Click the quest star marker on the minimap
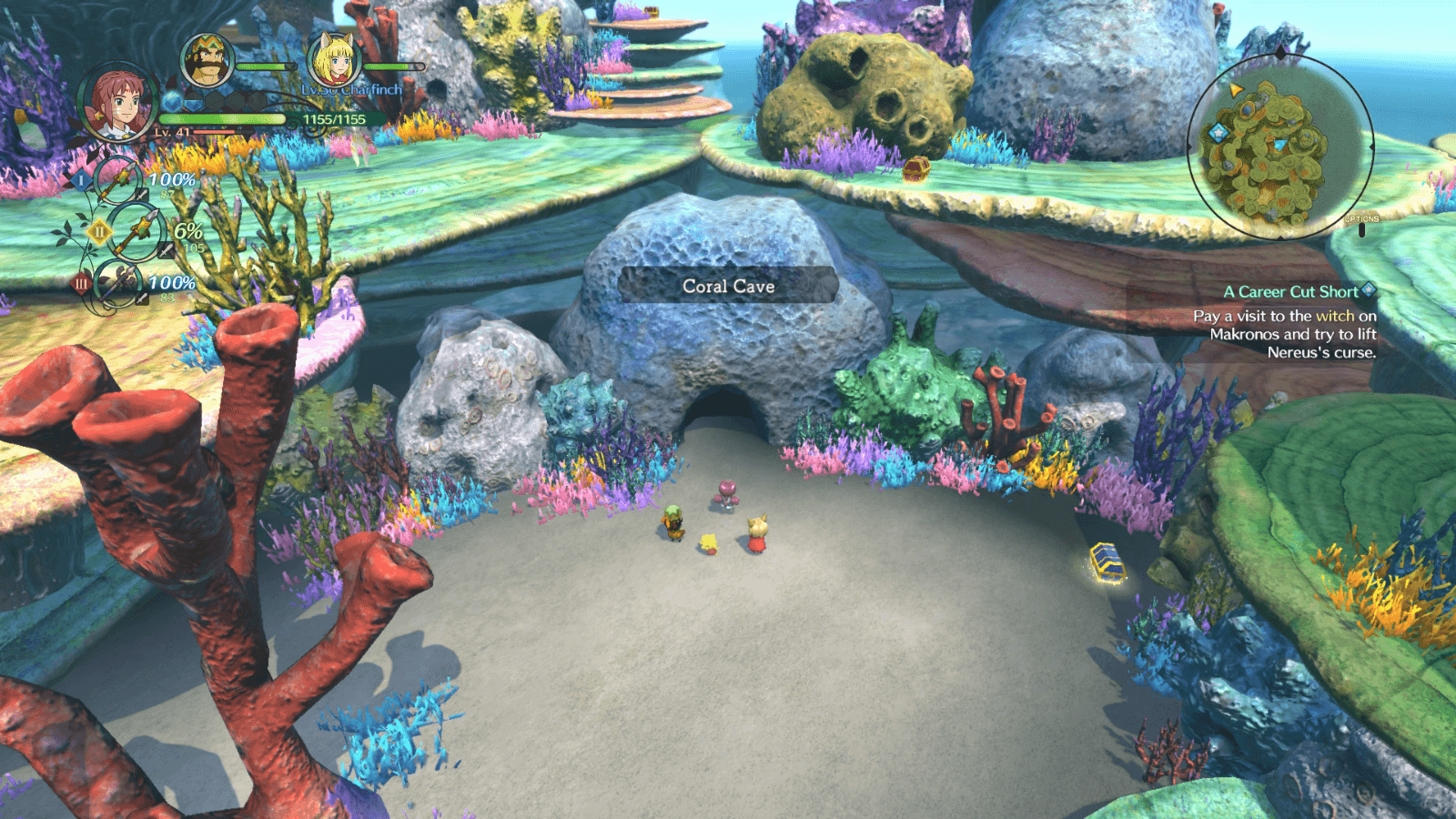Image resolution: width=1456 pixels, height=819 pixels. (x=1218, y=131)
